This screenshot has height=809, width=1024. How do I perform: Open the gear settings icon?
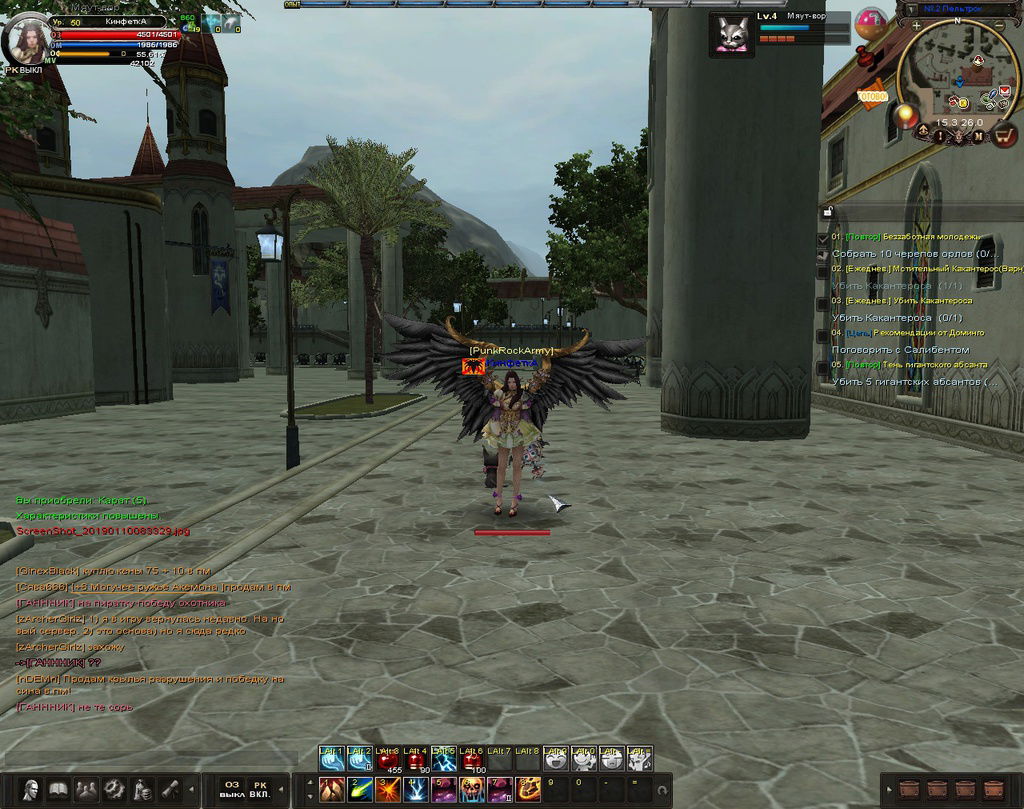point(115,788)
